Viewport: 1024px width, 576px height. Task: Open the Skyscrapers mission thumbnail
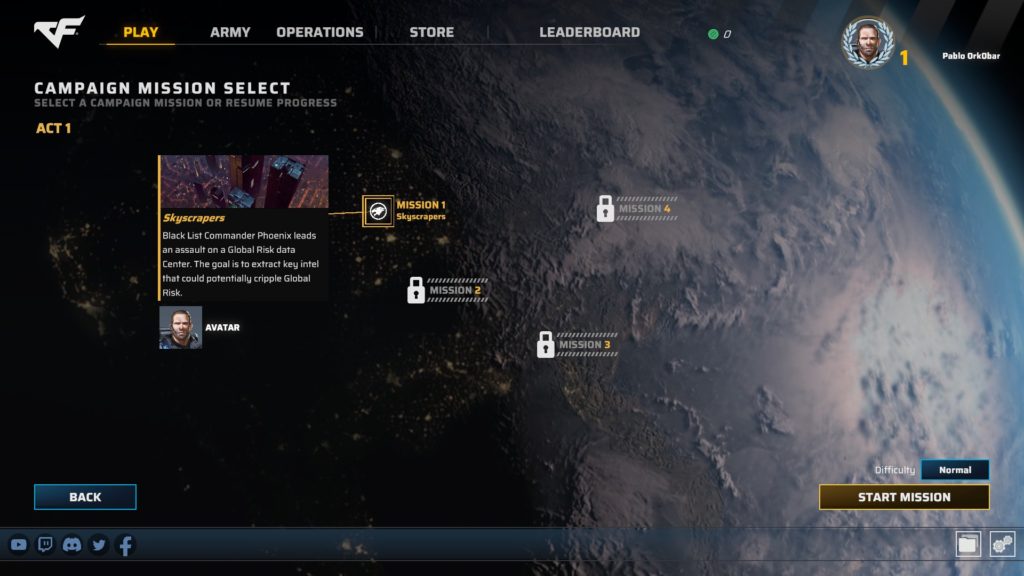(x=245, y=181)
